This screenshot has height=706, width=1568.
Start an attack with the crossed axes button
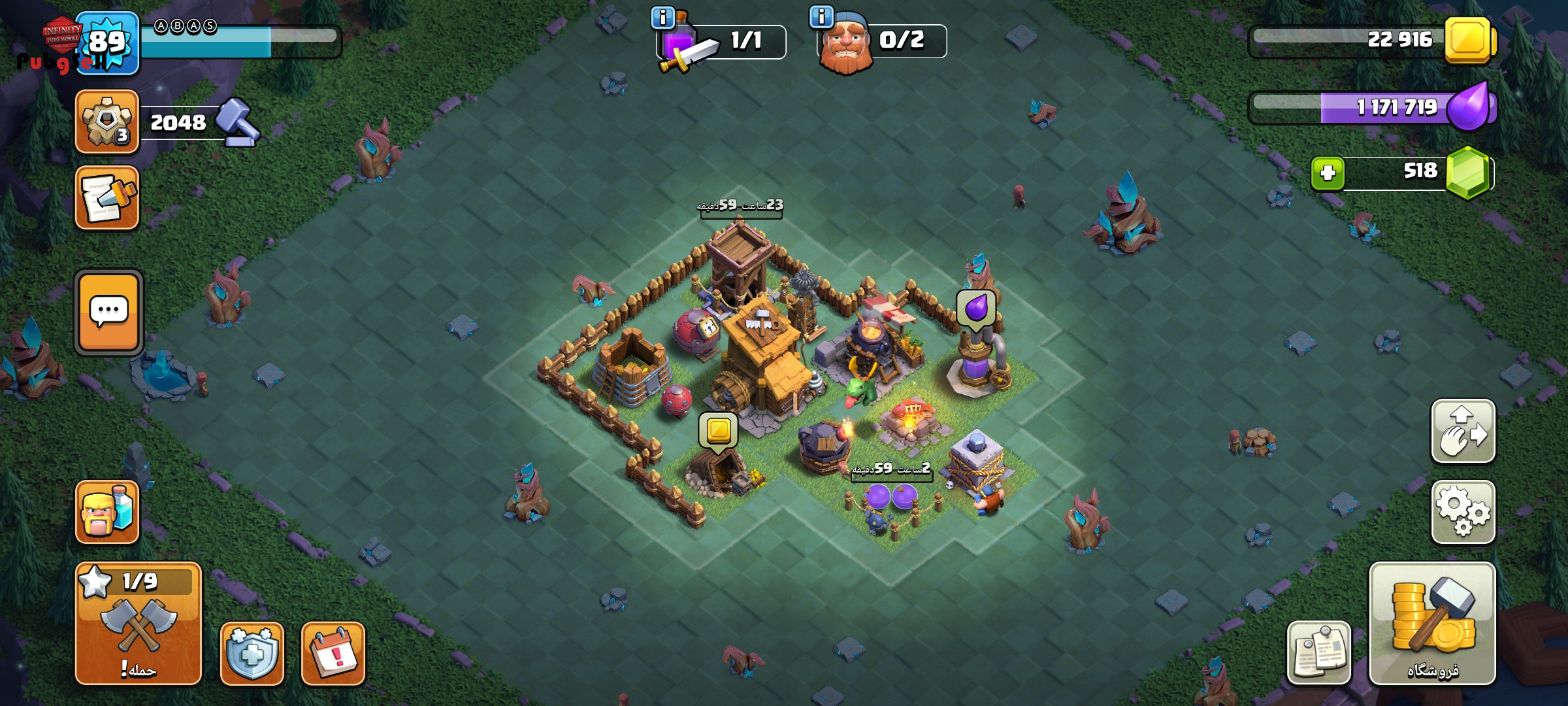click(138, 624)
